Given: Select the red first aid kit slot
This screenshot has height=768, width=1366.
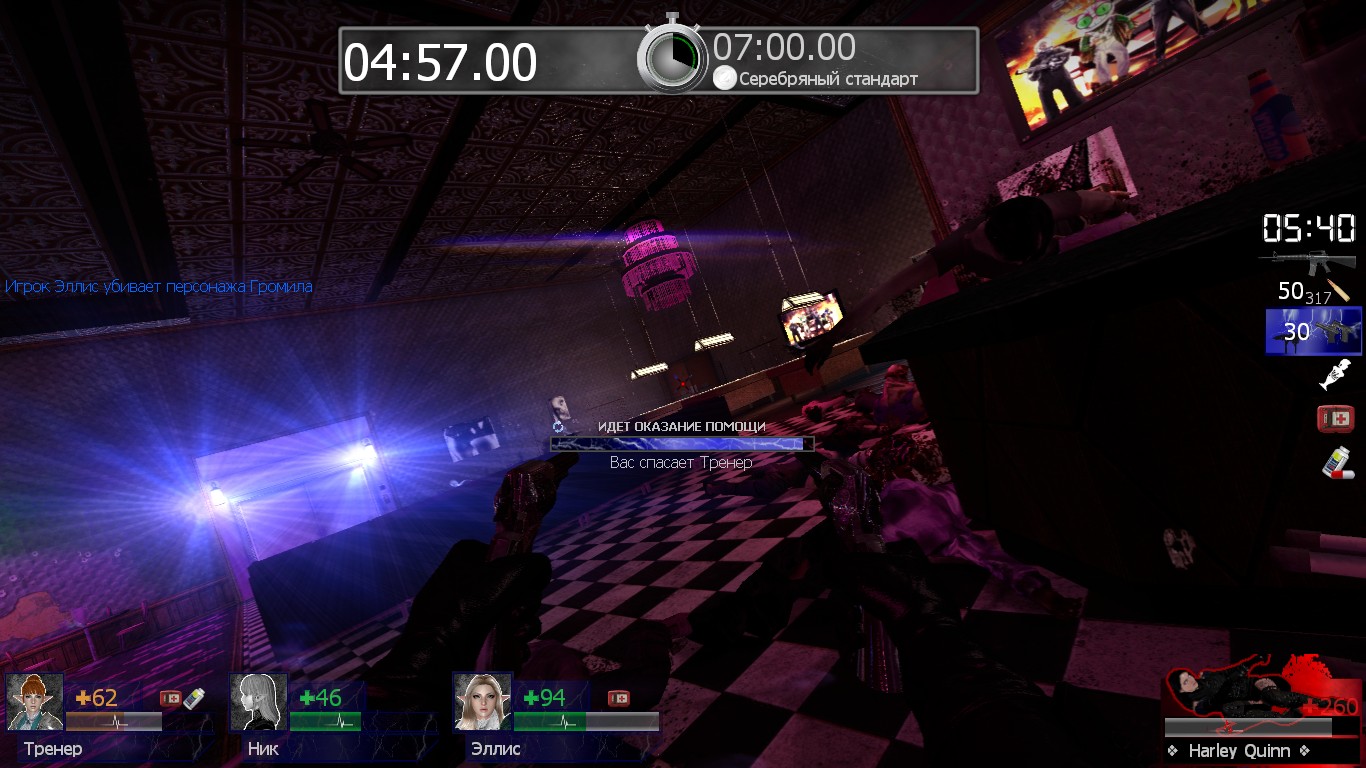Looking at the screenshot, I should click(1335, 418).
